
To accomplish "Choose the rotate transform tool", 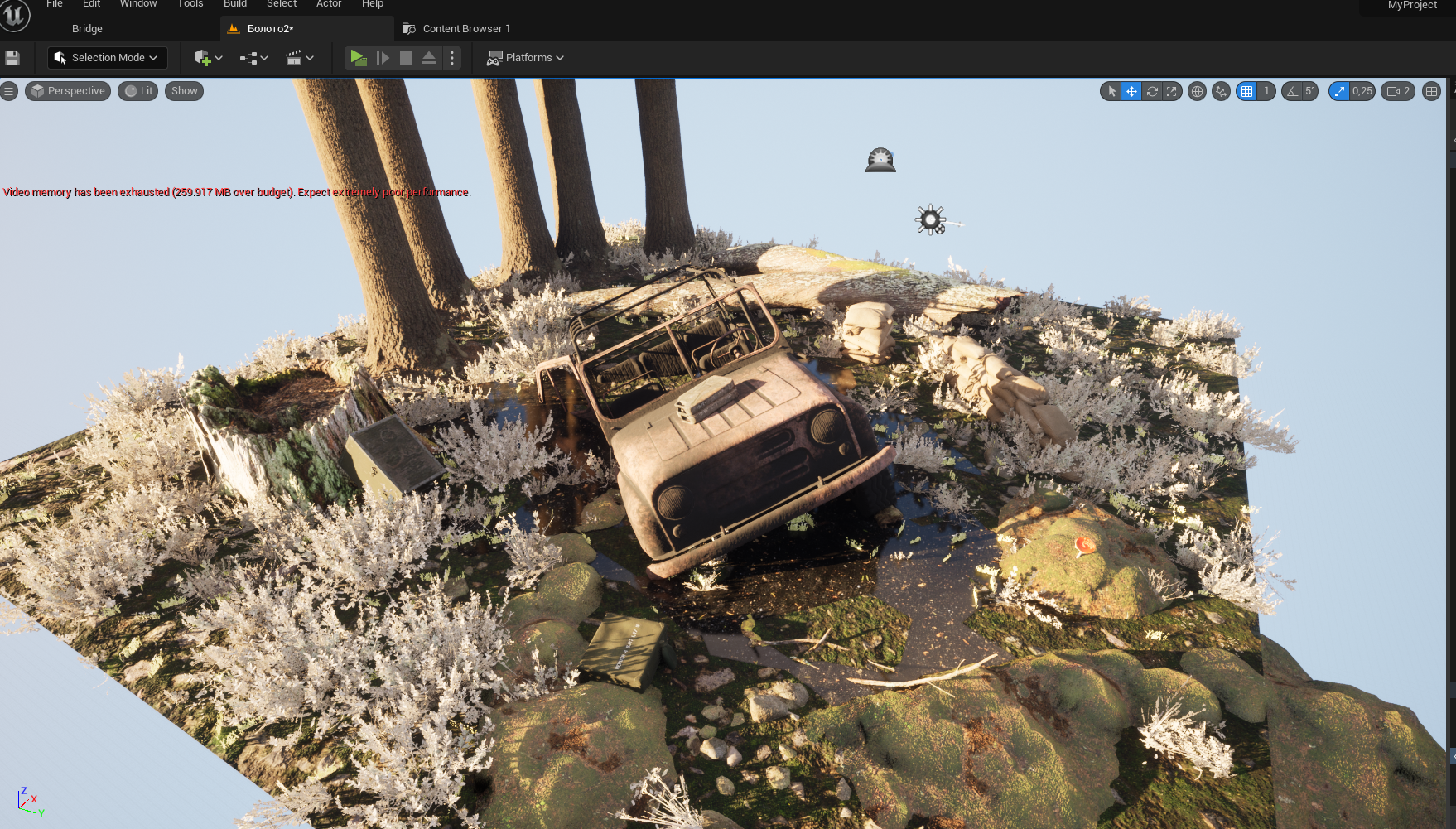I will pyautogui.click(x=1151, y=91).
